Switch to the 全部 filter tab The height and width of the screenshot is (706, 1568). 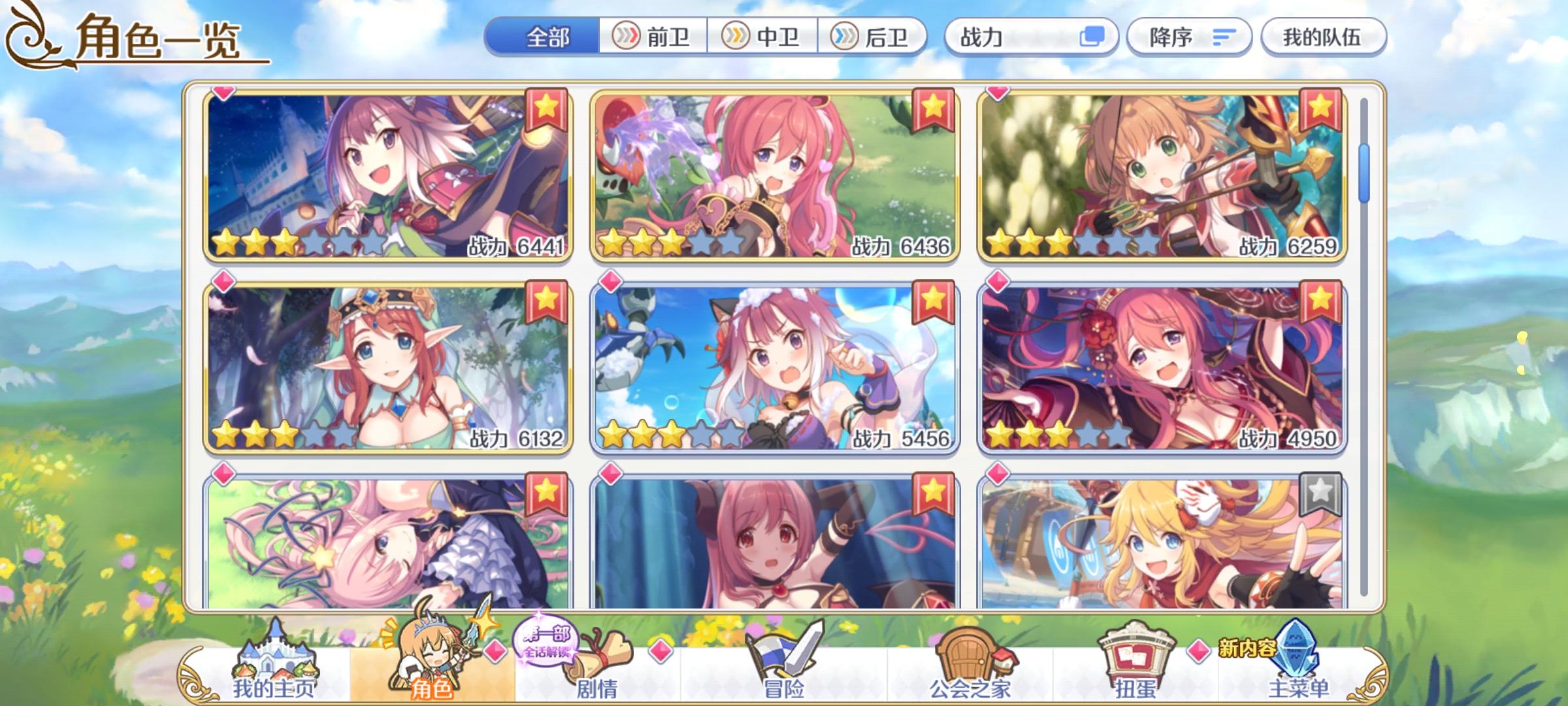click(x=547, y=37)
